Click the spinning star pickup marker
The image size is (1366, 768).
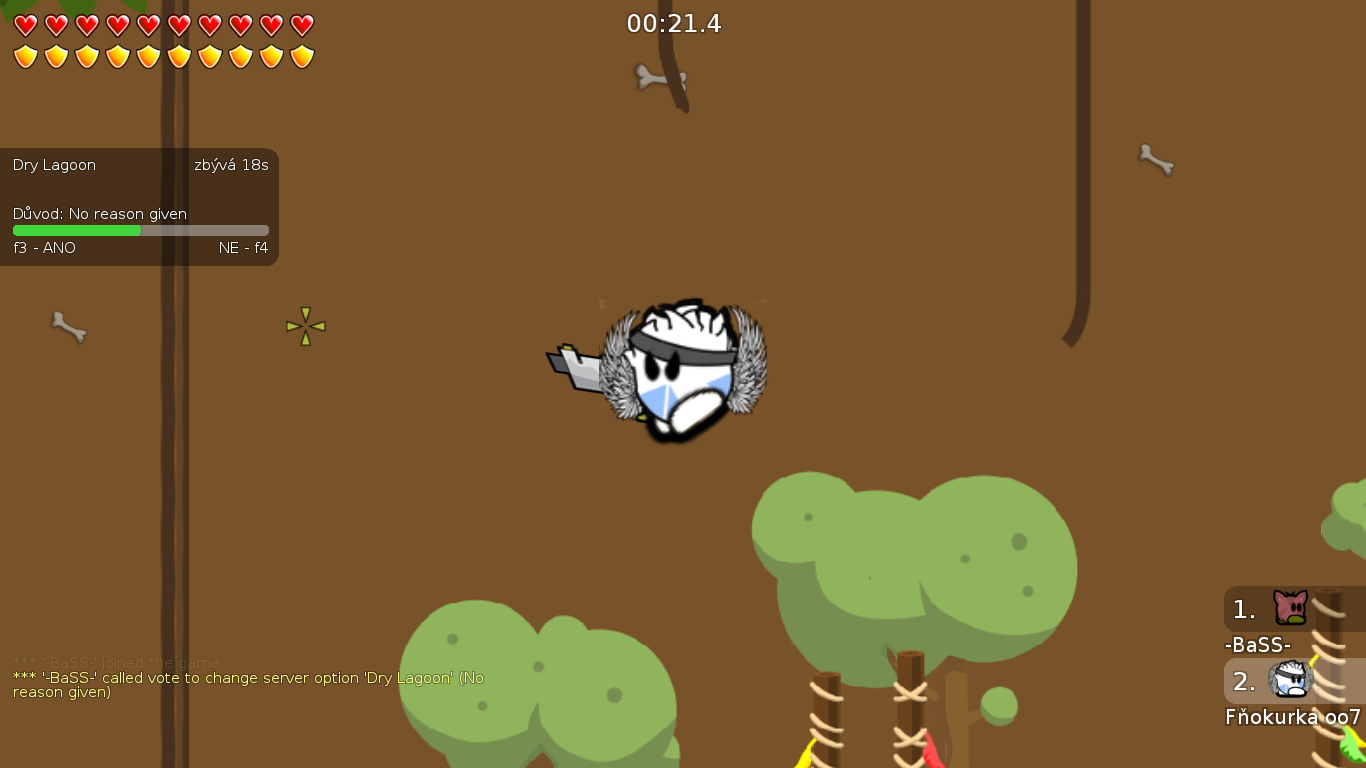click(305, 325)
